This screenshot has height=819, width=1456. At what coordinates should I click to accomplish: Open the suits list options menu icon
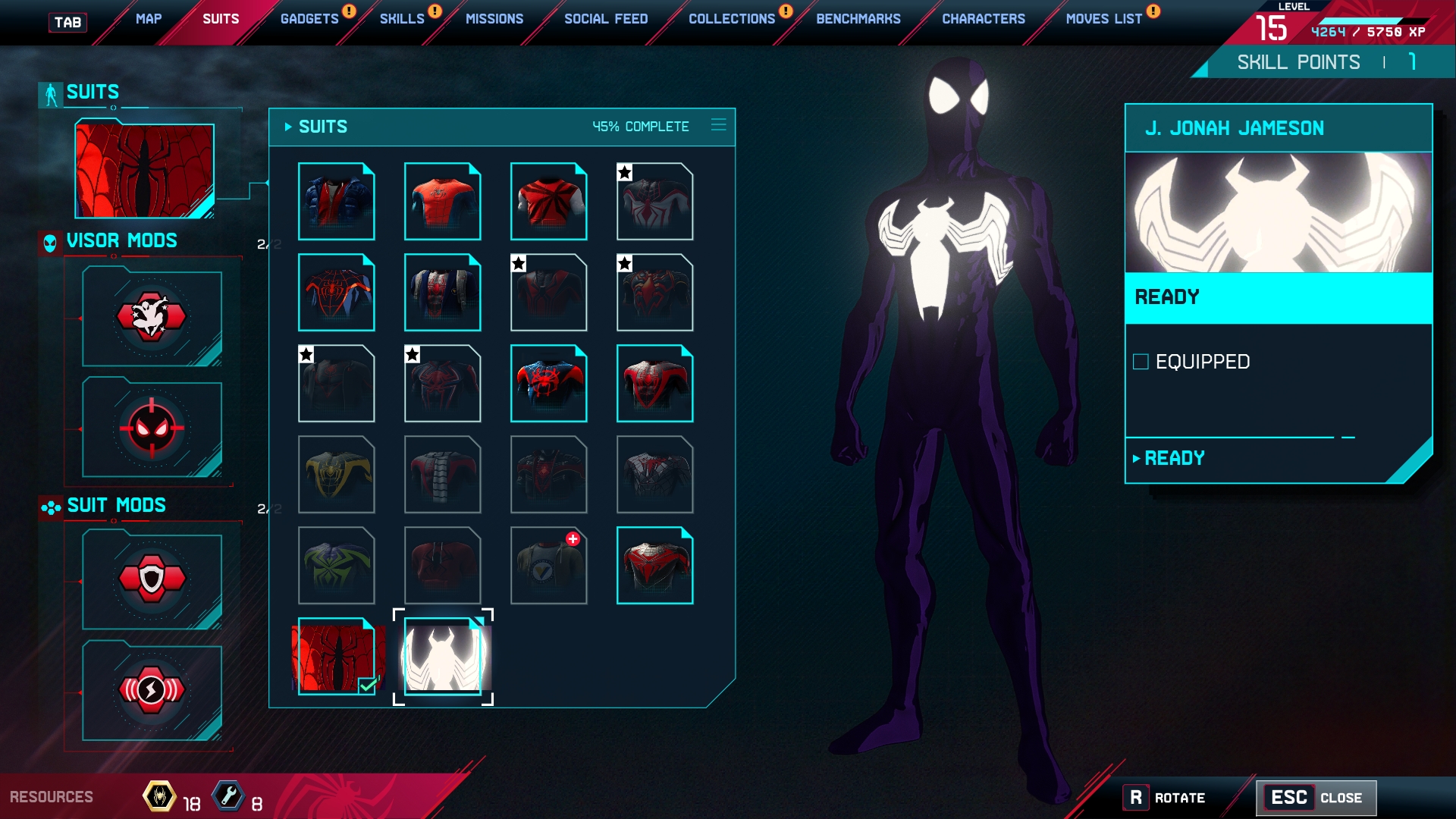pos(719,125)
